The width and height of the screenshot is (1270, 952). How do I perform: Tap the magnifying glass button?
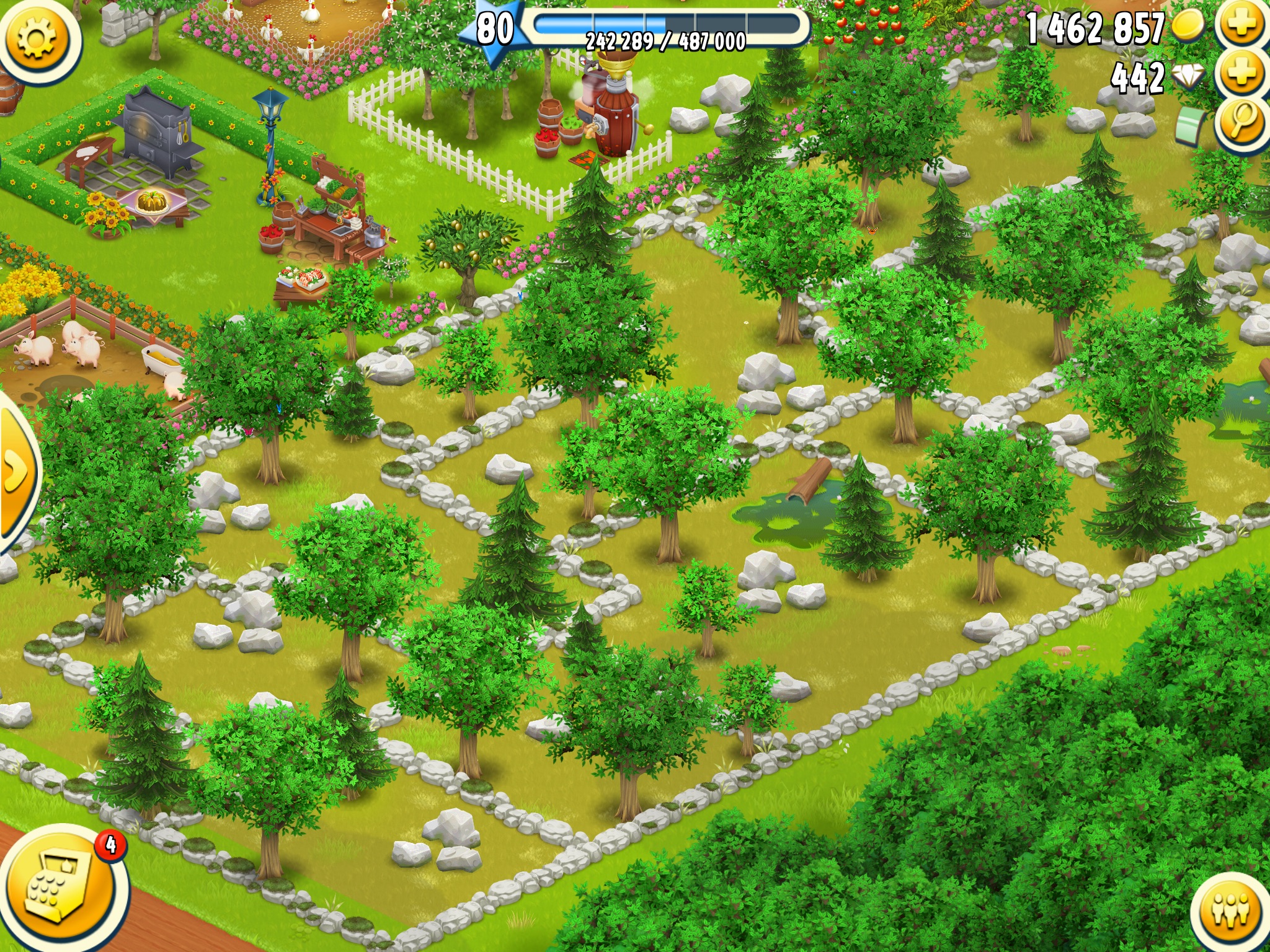coord(1241,122)
